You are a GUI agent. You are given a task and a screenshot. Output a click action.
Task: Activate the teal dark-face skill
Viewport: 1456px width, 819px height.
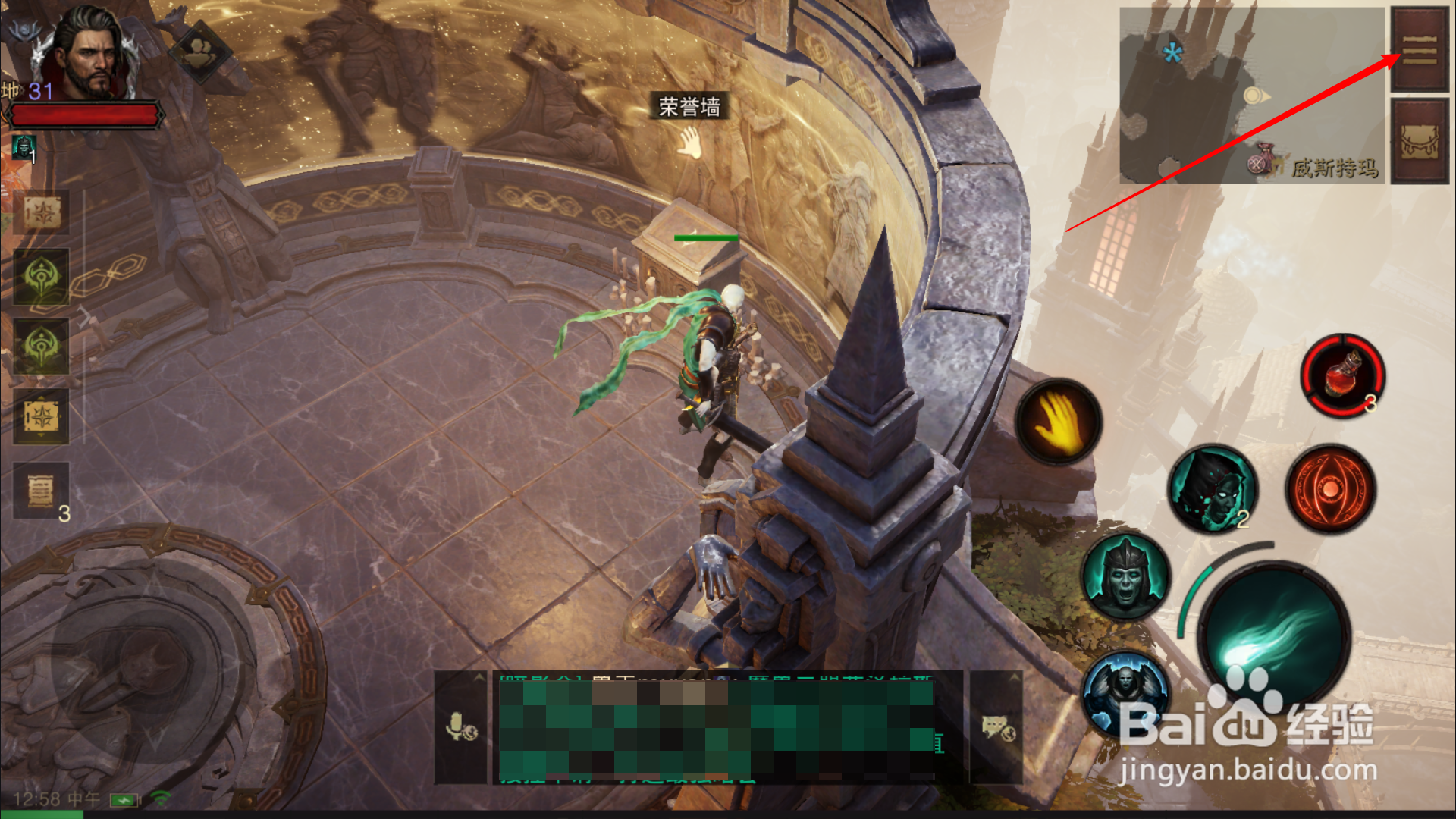click(x=1212, y=488)
